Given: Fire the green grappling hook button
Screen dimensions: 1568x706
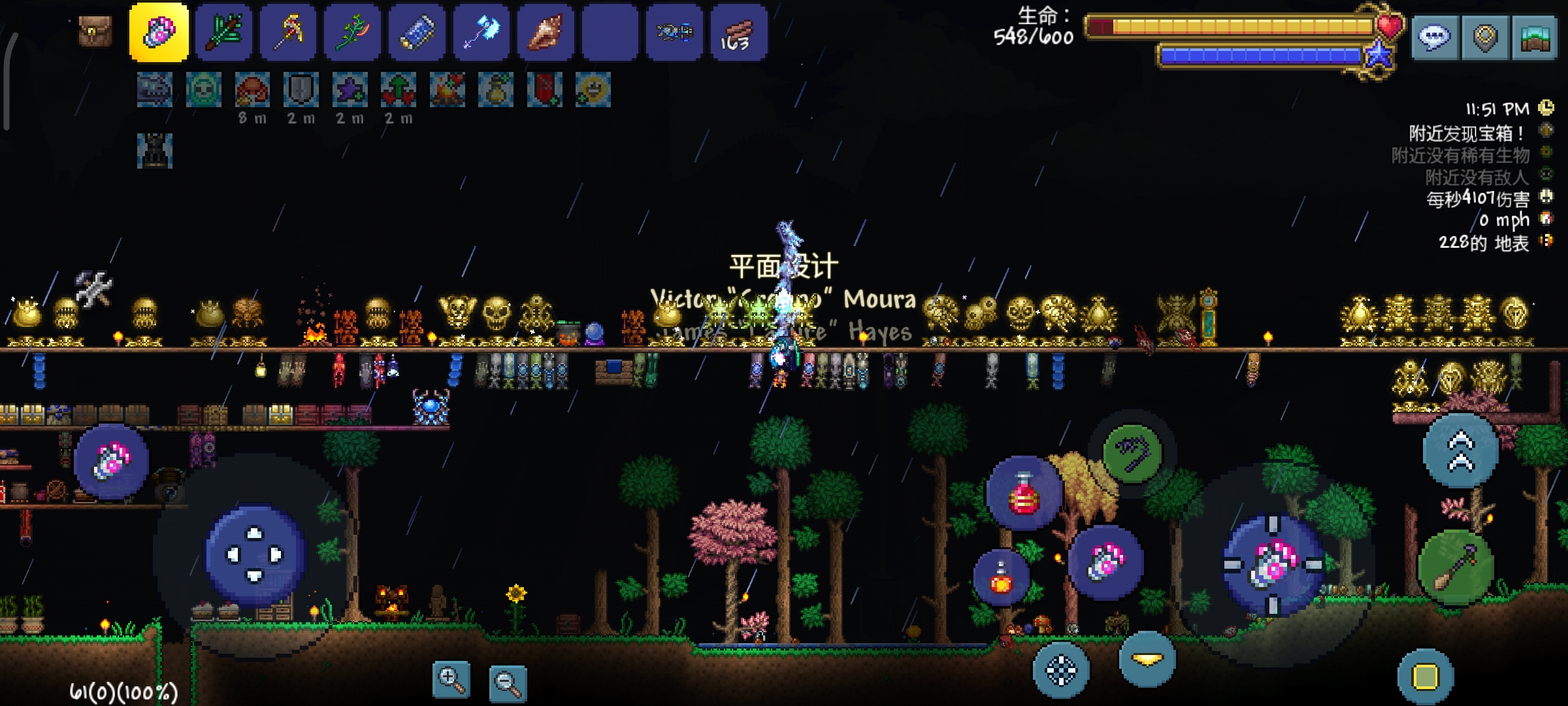Looking at the screenshot, I should point(1132,452).
